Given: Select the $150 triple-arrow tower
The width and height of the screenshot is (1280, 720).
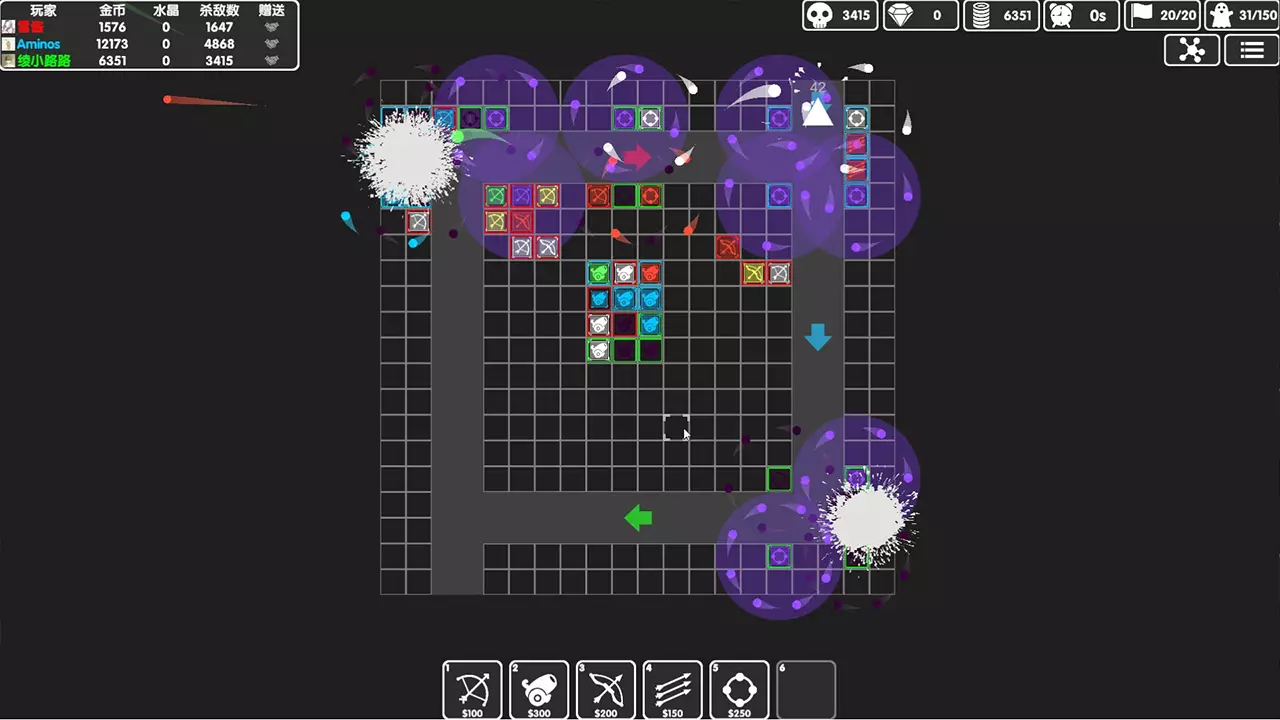Looking at the screenshot, I should pyautogui.click(x=672, y=690).
